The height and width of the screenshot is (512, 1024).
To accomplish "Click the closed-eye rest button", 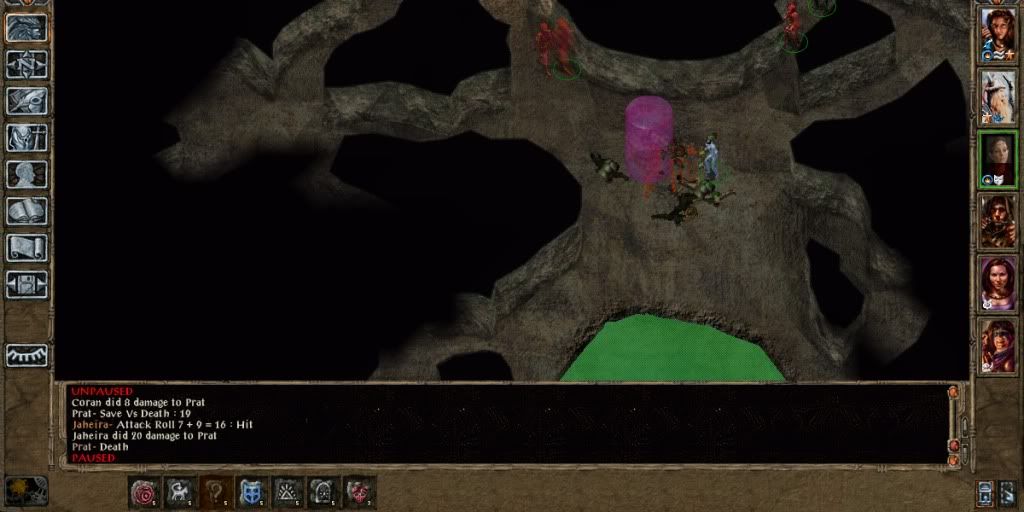I will click(x=27, y=355).
